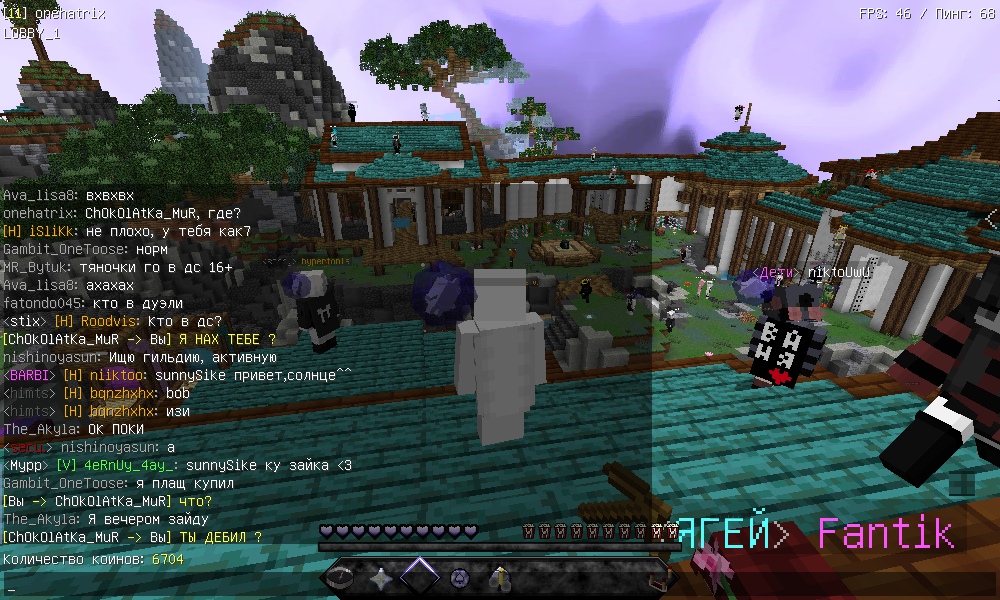Select the yellow-tipped item hotbar slot
The height and width of the screenshot is (600, 1000).
pos(499,577)
